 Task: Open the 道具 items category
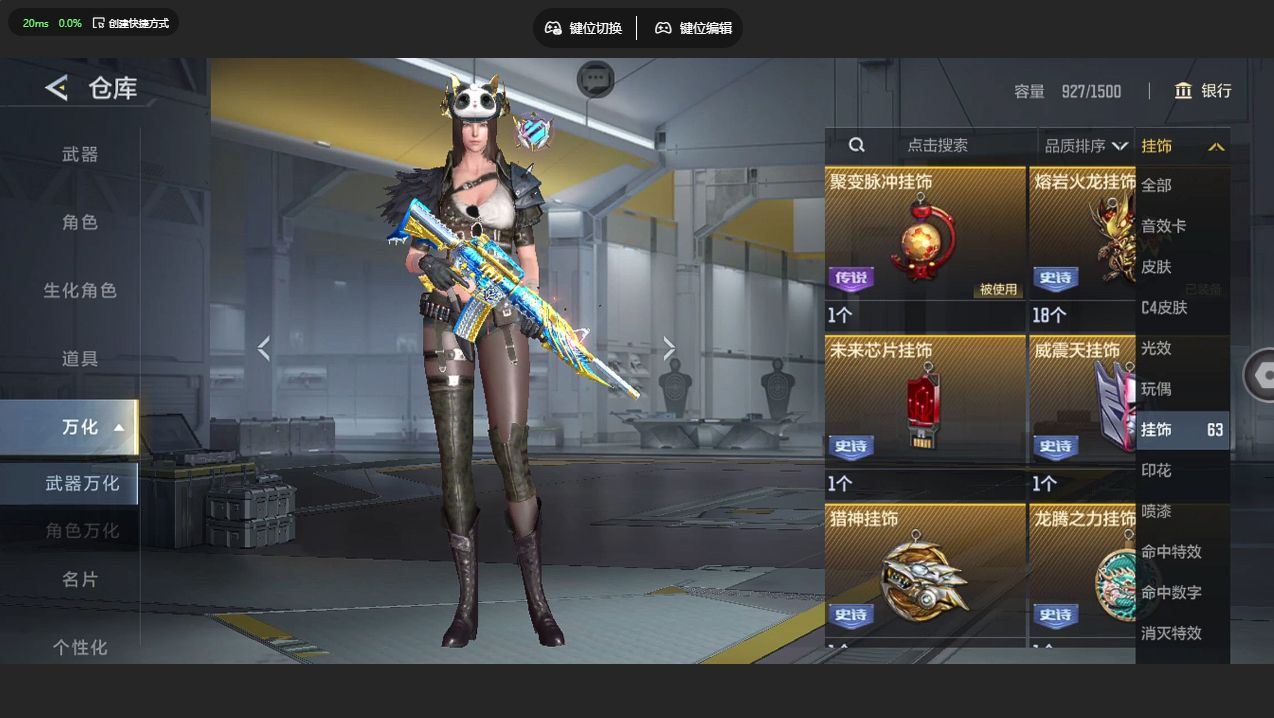(80, 358)
